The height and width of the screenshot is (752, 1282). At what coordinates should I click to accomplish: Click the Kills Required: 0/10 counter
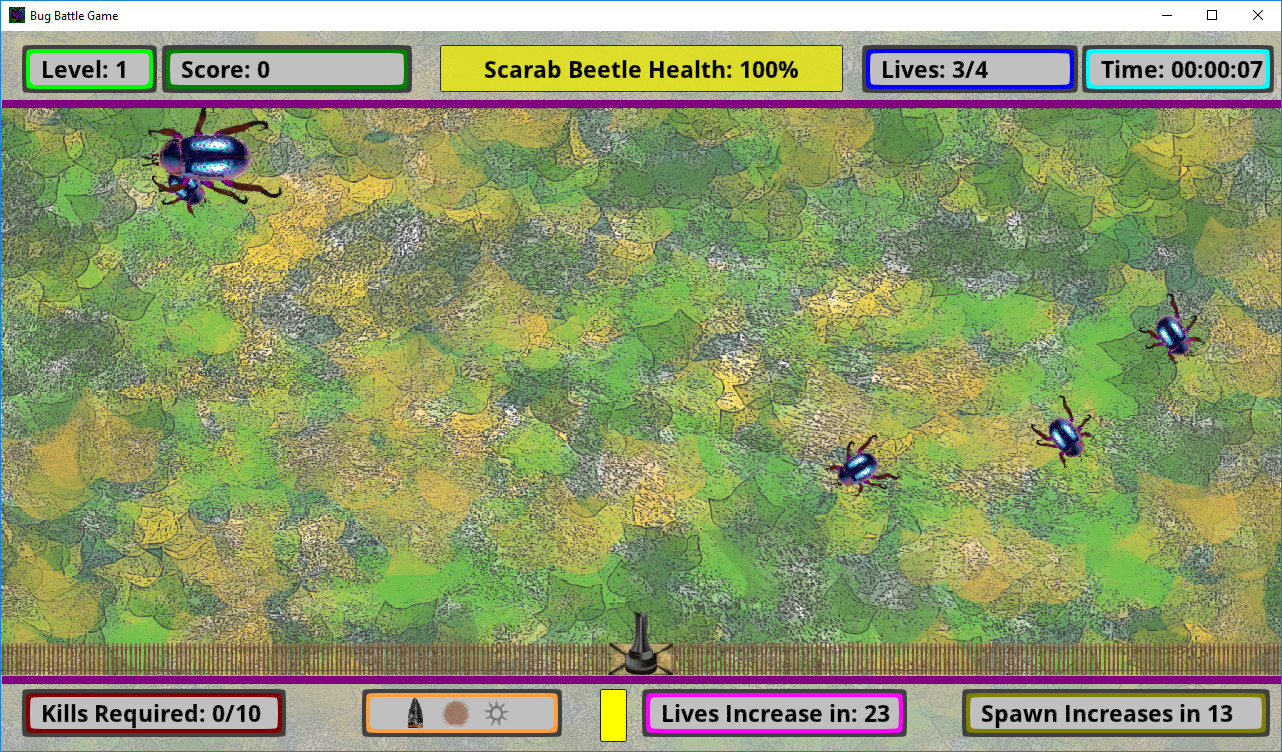(x=153, y=713)
